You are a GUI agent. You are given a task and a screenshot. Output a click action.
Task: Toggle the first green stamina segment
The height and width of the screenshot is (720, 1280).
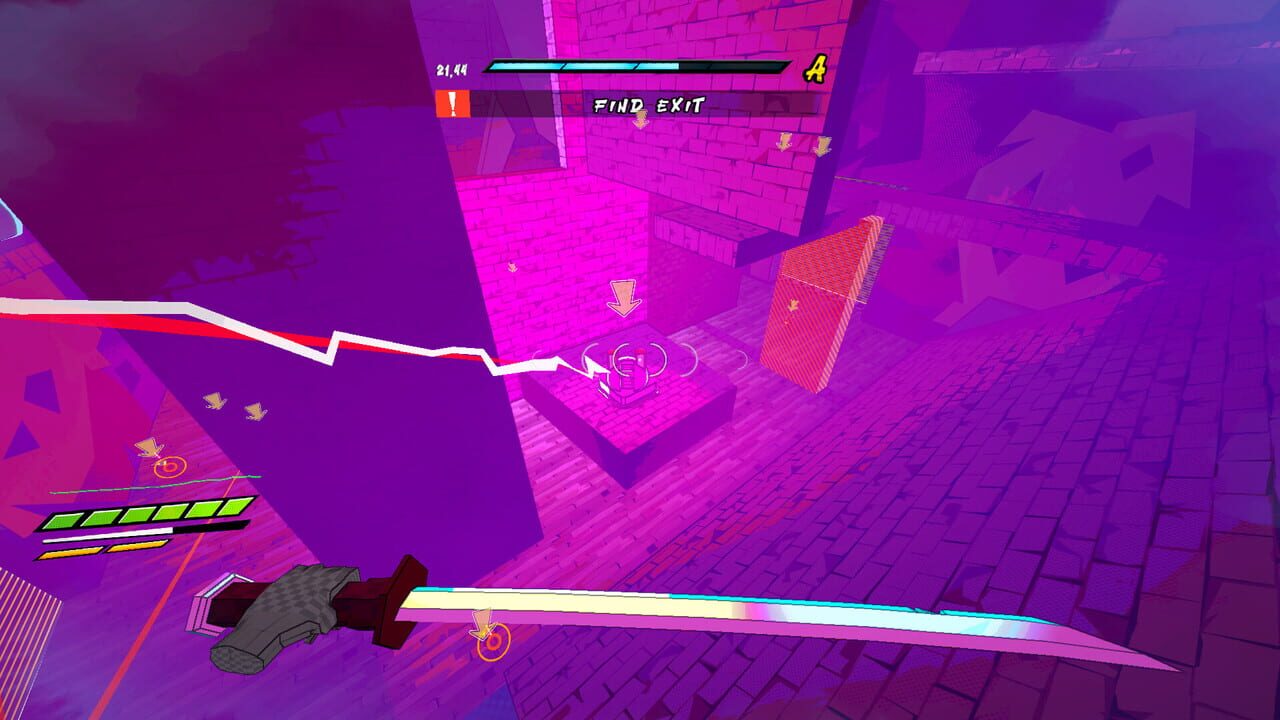coord(64,519)
